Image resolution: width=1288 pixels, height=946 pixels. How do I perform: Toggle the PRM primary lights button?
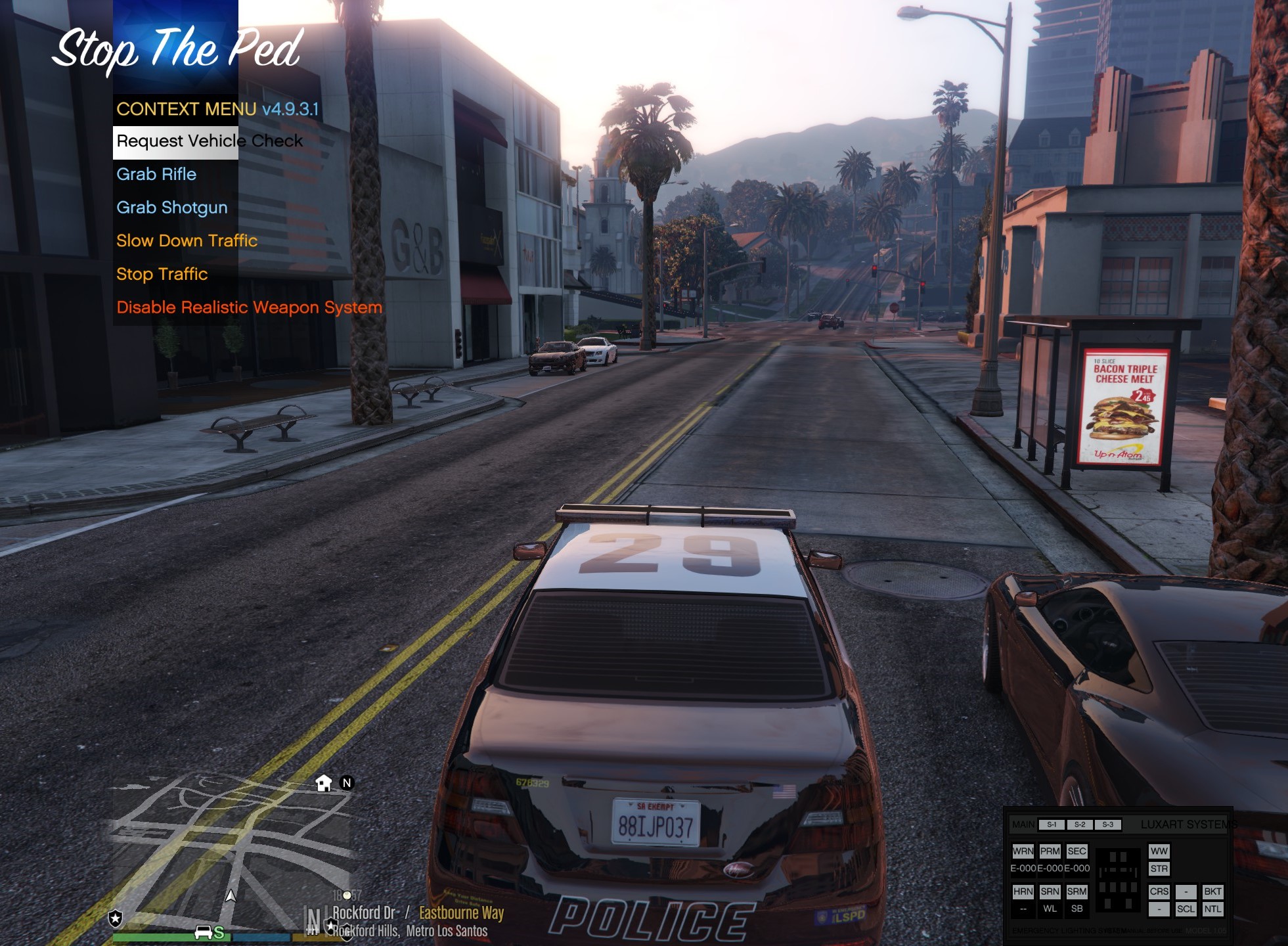click(1050, 851)
